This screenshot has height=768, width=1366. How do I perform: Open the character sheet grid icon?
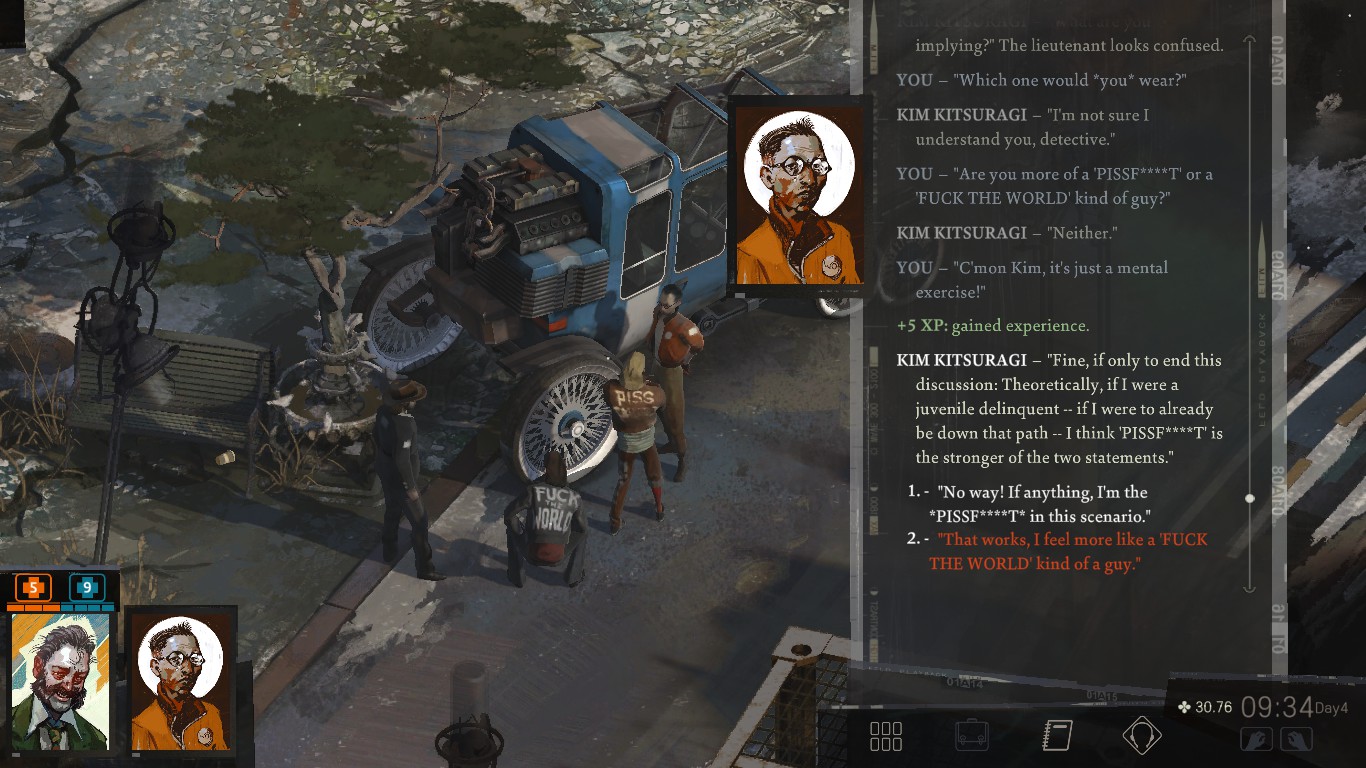[884, 736]
